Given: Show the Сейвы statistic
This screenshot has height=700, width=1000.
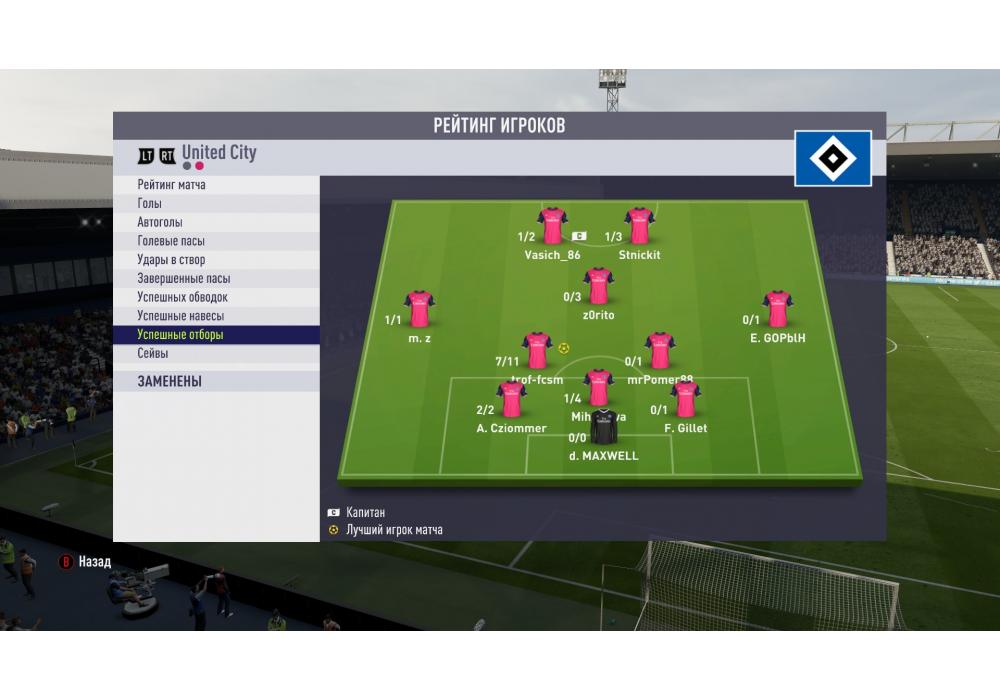Looking at the screenshot, I should coord(153,354).
